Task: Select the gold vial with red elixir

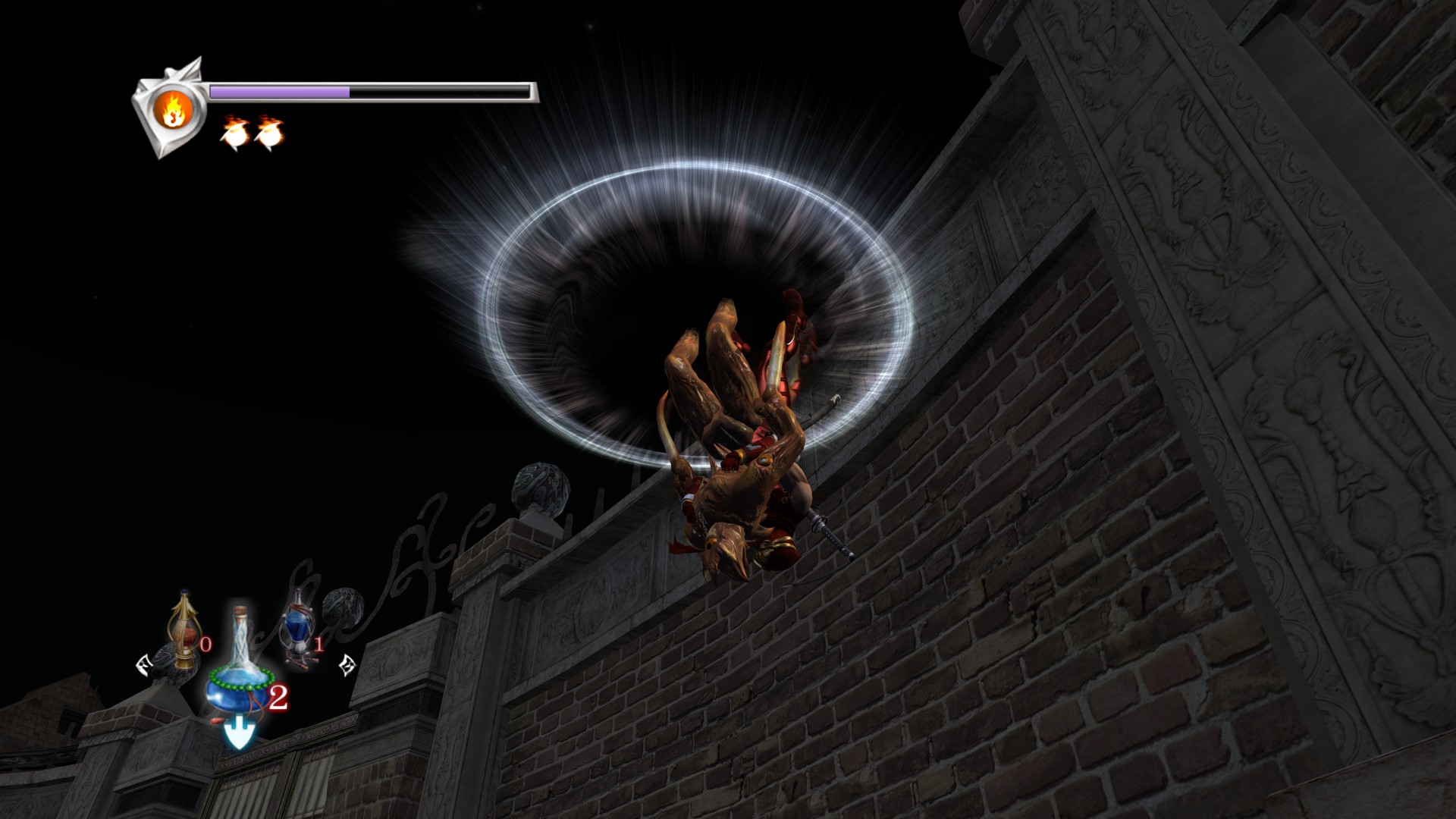Action: pyautogui.click(x=183, y=632)
